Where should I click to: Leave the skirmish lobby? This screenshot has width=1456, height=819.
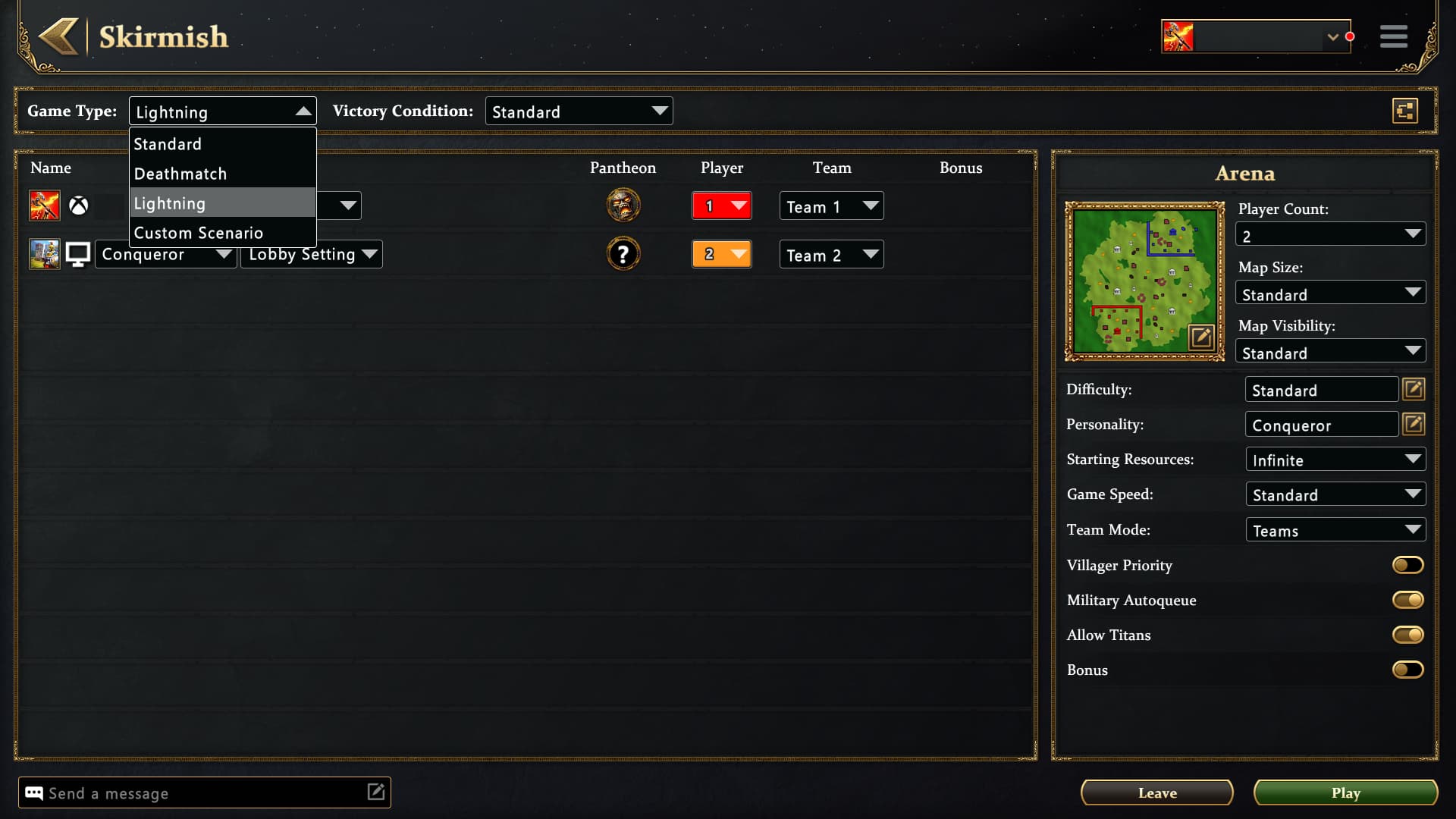[1156, 792]
